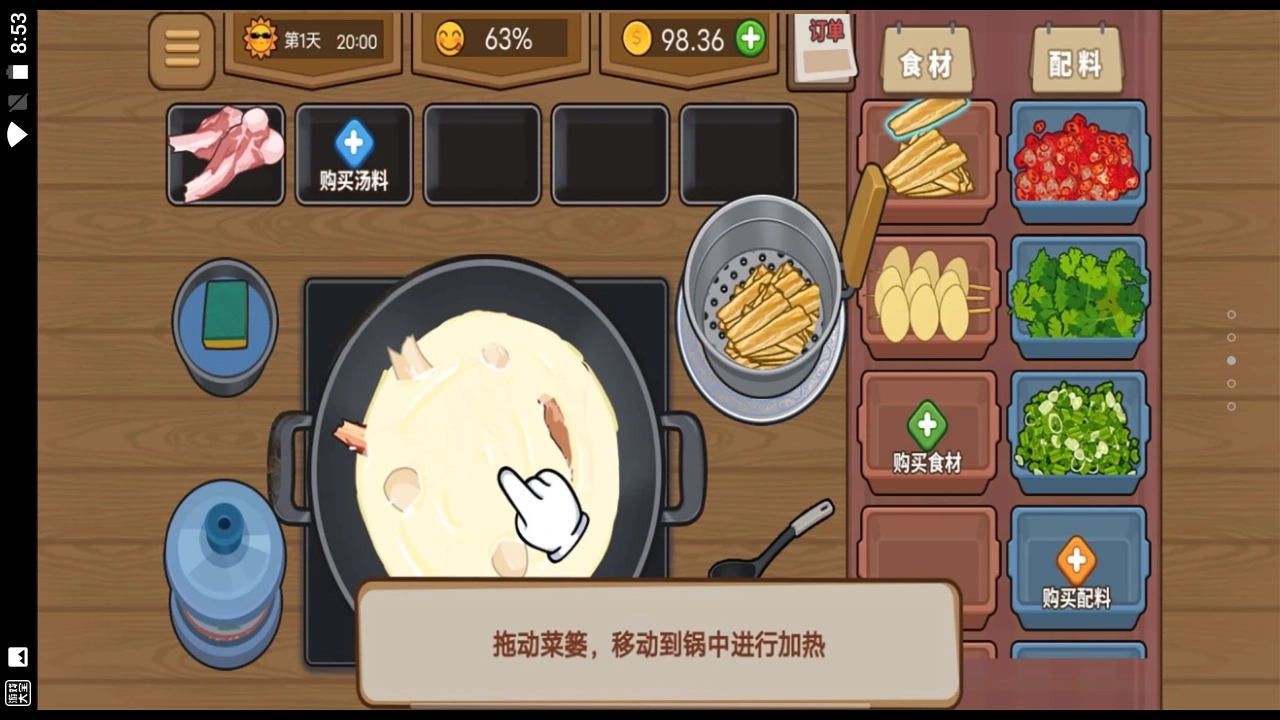This screenshot has width=1280, height=720.
Task: Switch to the 食材 ingredients tab
Action: point(926,60)
